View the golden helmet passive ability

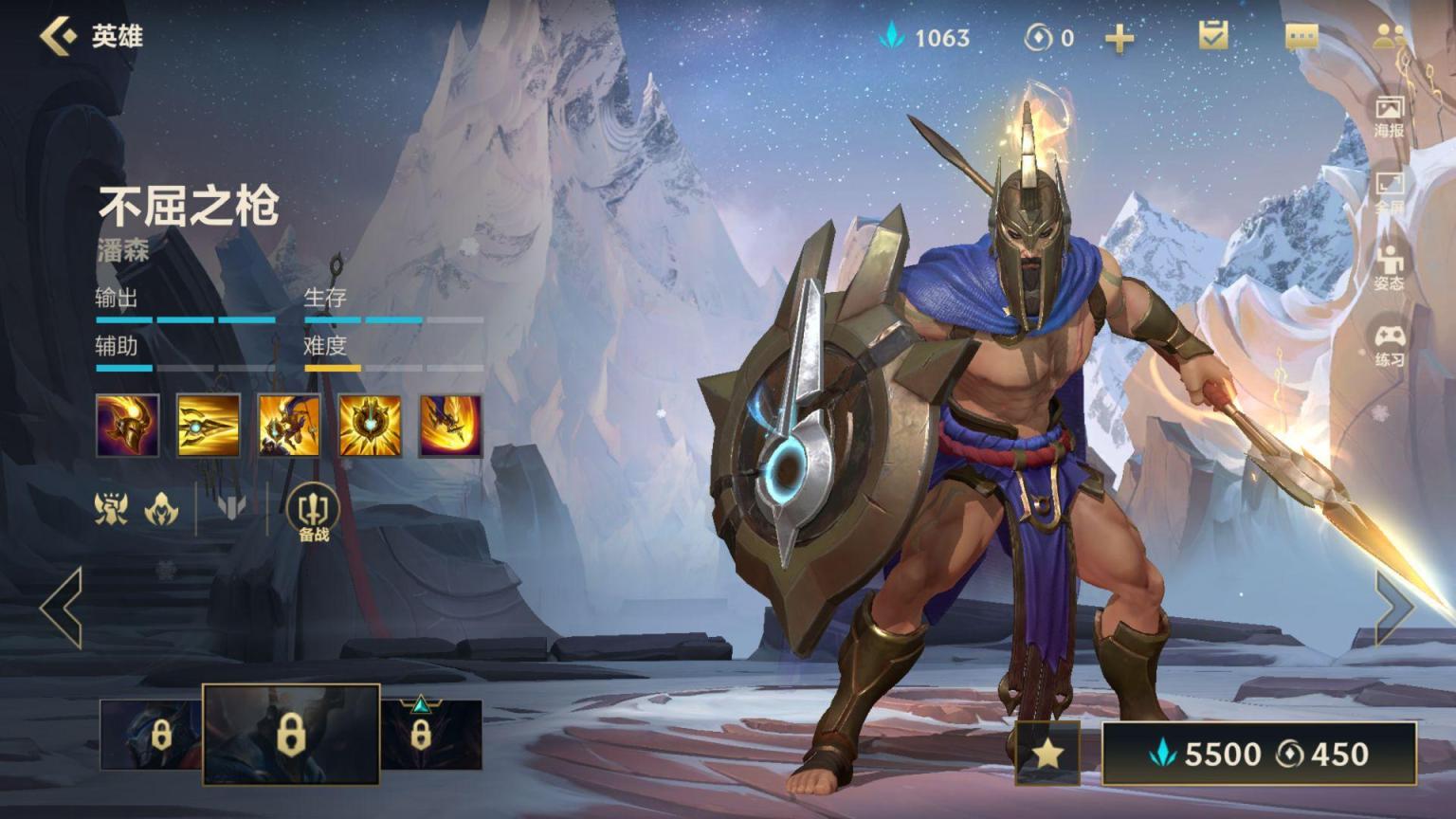point(127,427)
